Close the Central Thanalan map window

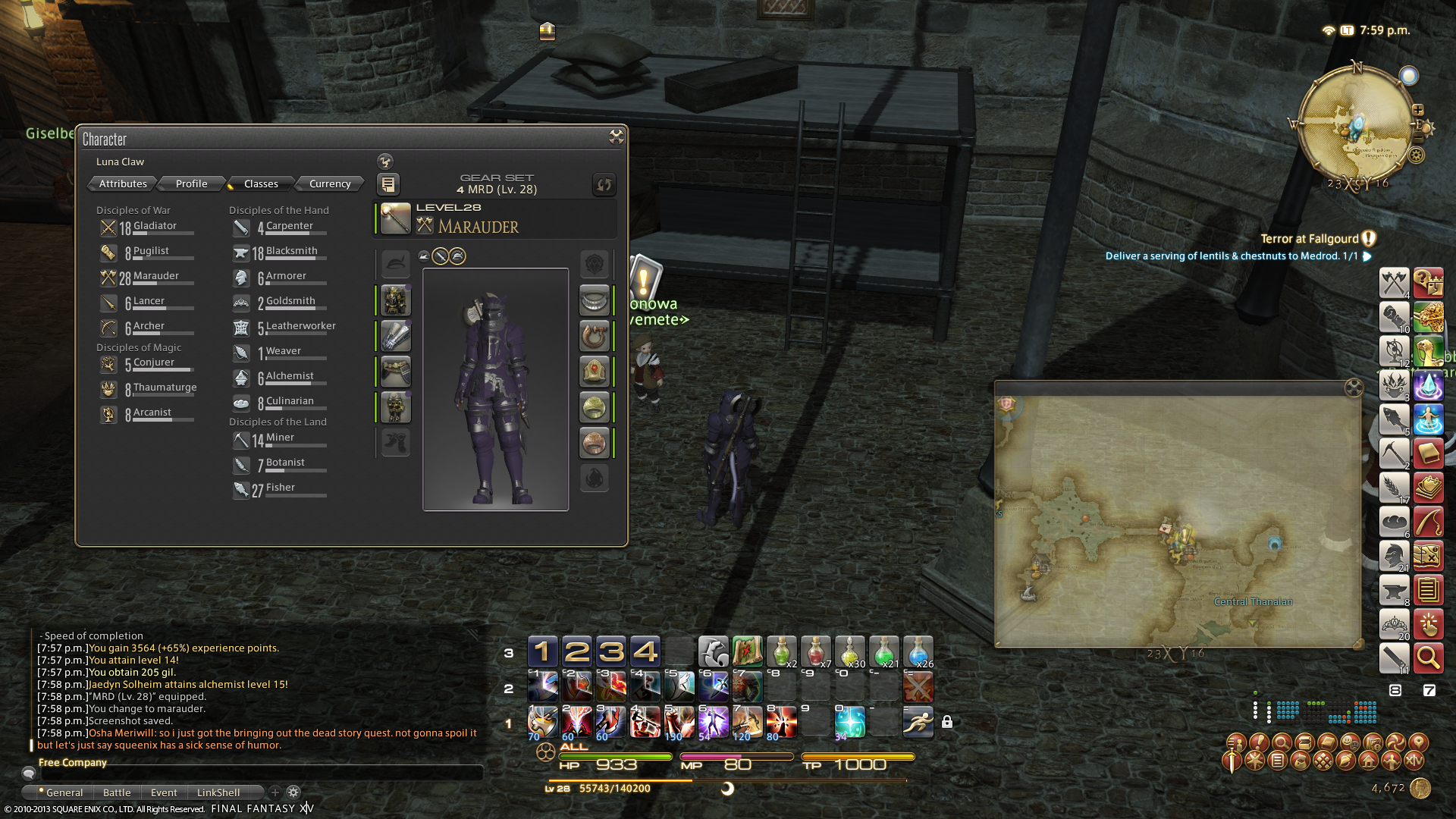click(x=1353, y=389)
